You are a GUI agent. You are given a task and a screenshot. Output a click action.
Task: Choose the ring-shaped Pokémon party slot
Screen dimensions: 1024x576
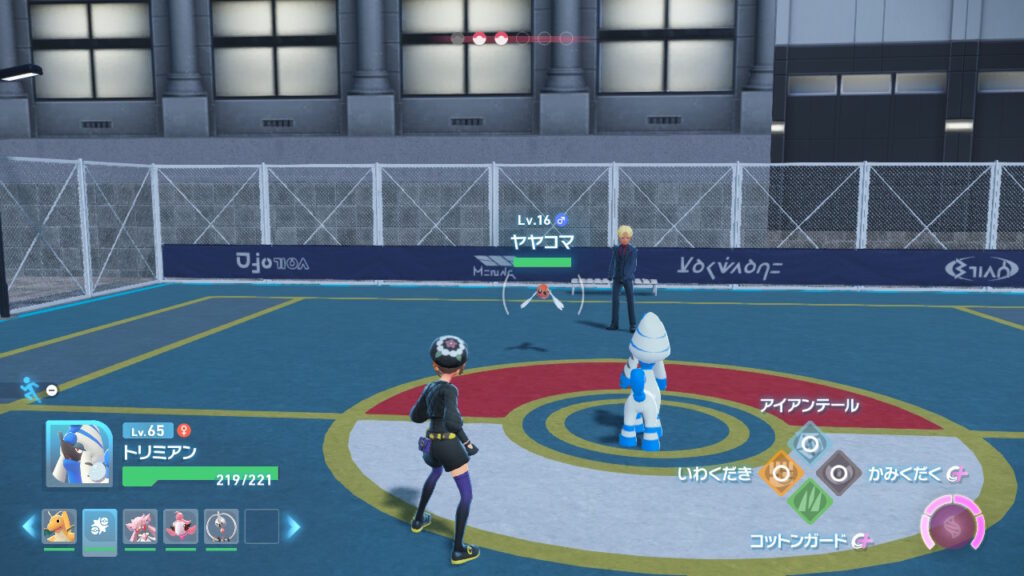coord(220,526)
